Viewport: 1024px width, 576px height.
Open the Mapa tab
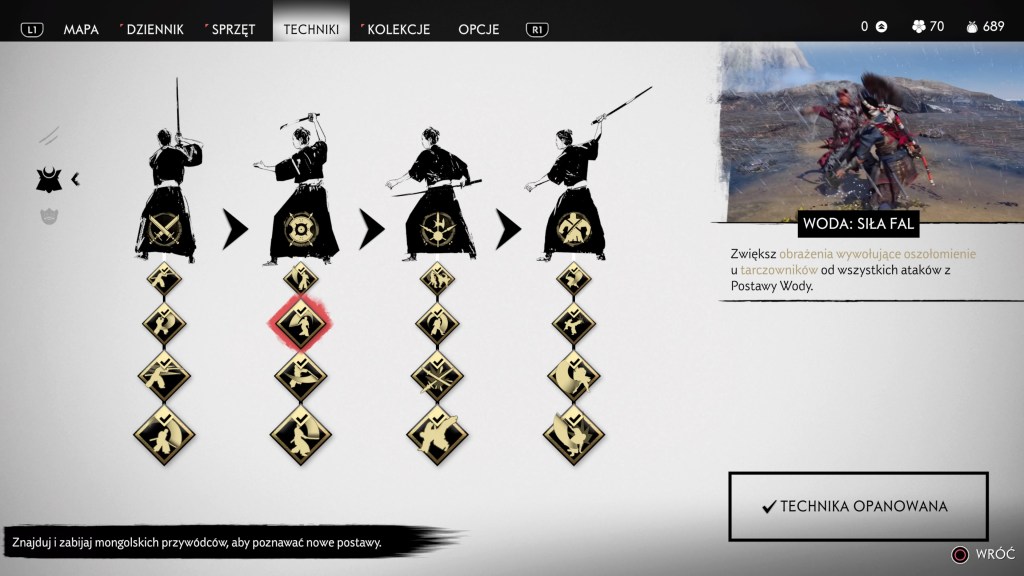pos(81,28)
